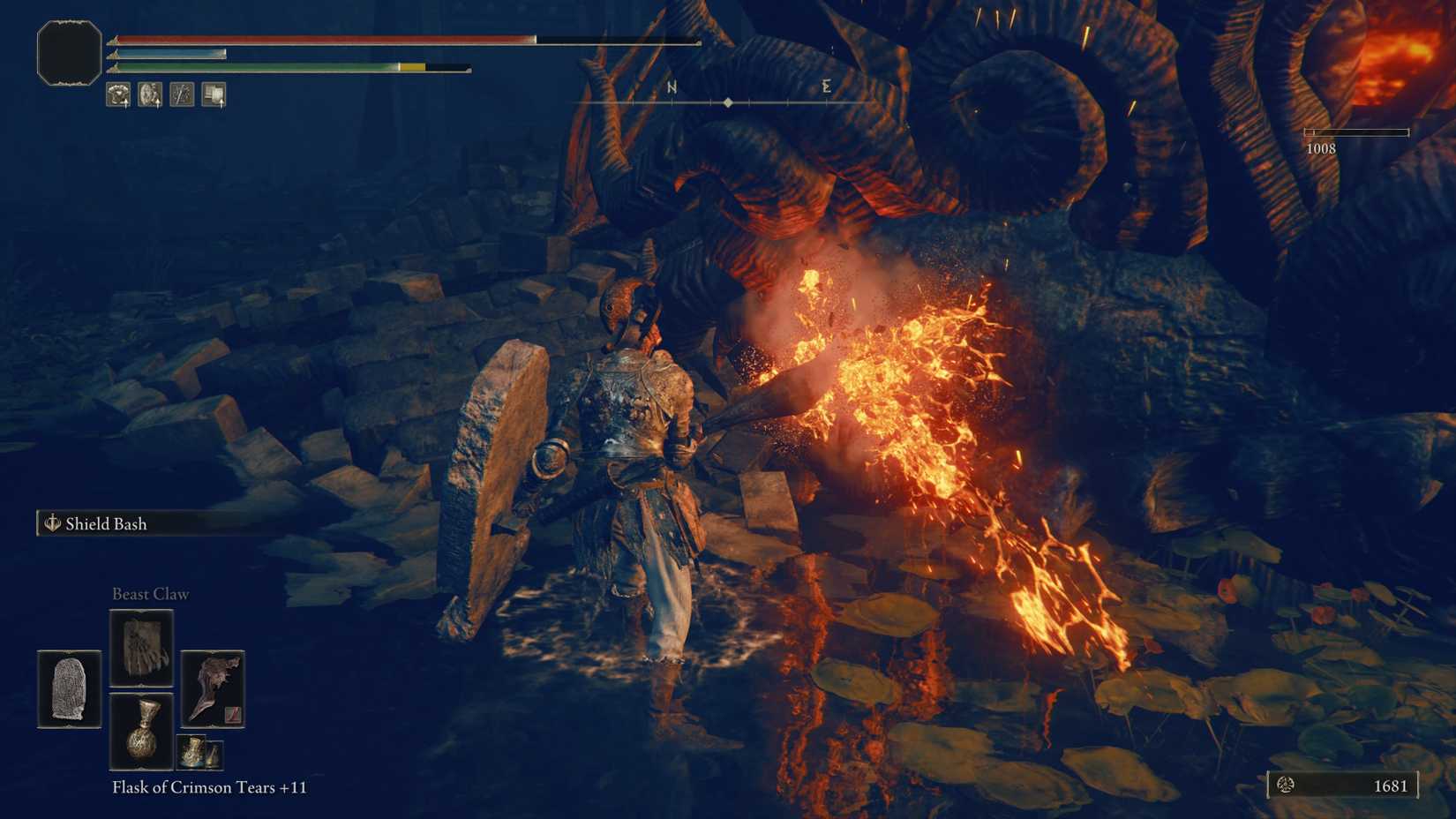Select the Shield Bash skill label
Screen dimensions: 1456x819
(x=106, y=523)
